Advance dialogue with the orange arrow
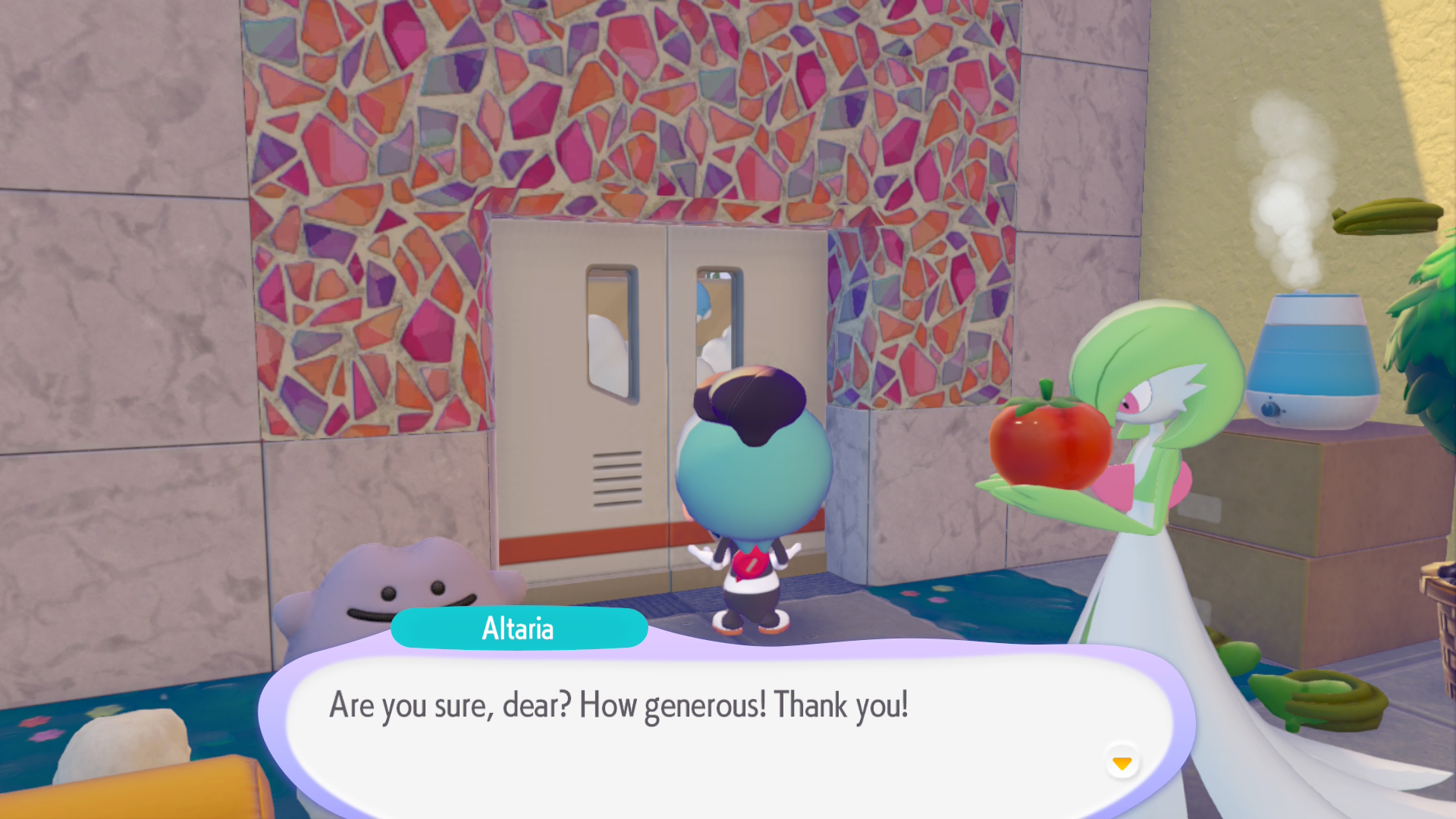This screenshot has height=819, width=1456. pyautogui.click(x=1122, y=762)
